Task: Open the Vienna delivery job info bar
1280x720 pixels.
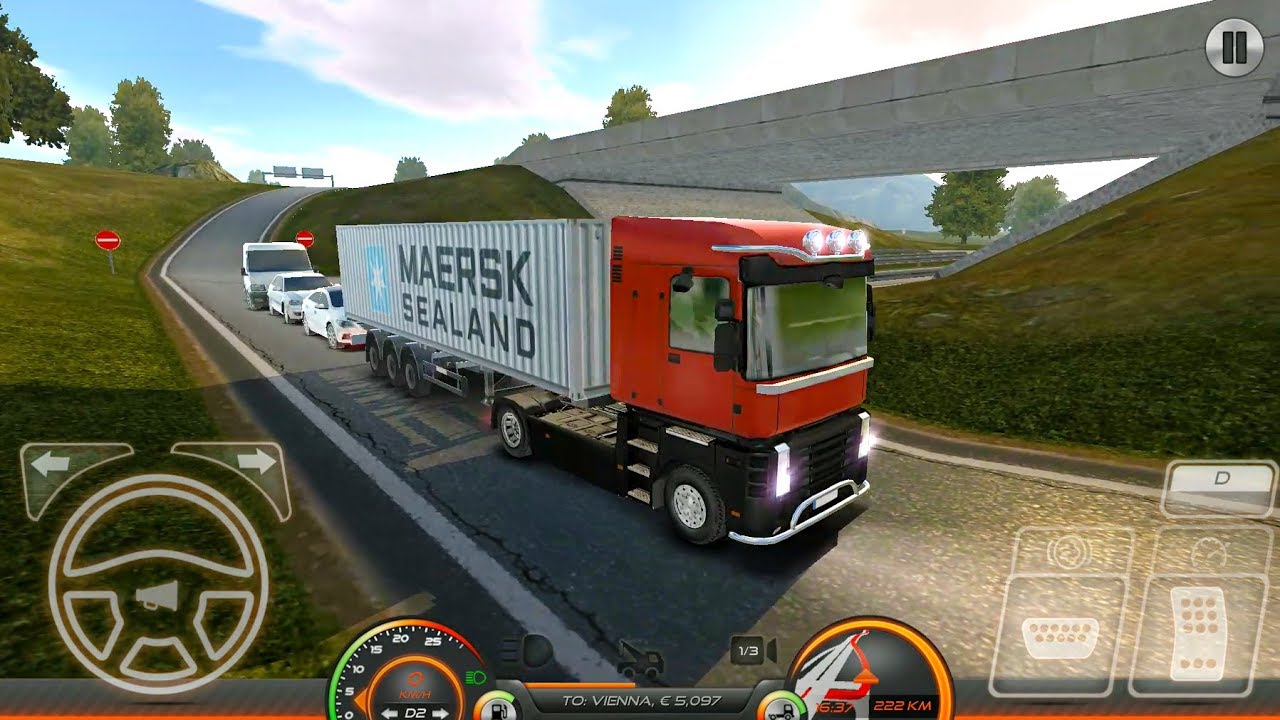Action: click(640, 701)
